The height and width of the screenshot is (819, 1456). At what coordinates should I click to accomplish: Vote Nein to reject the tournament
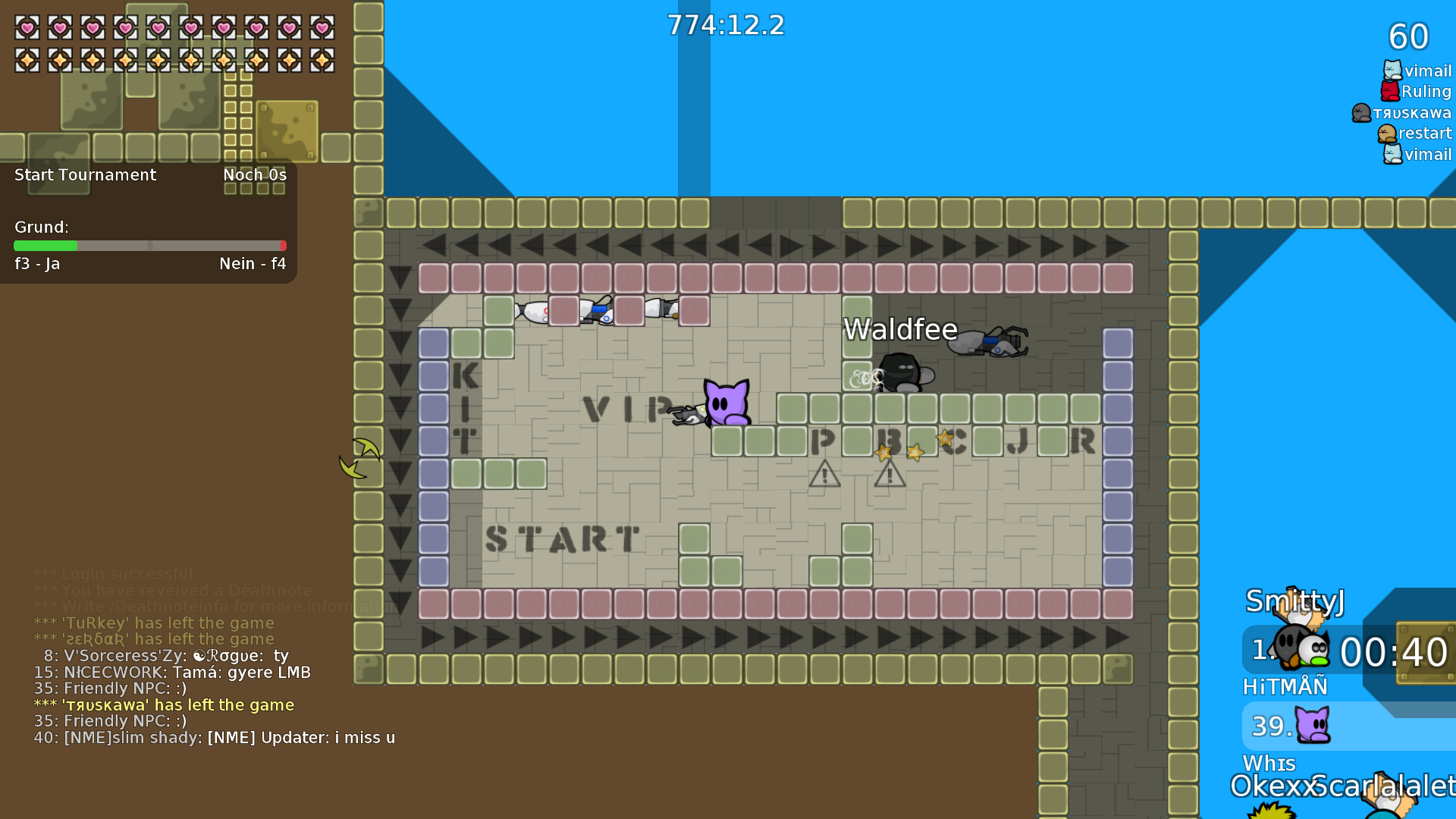click(253, 264)
